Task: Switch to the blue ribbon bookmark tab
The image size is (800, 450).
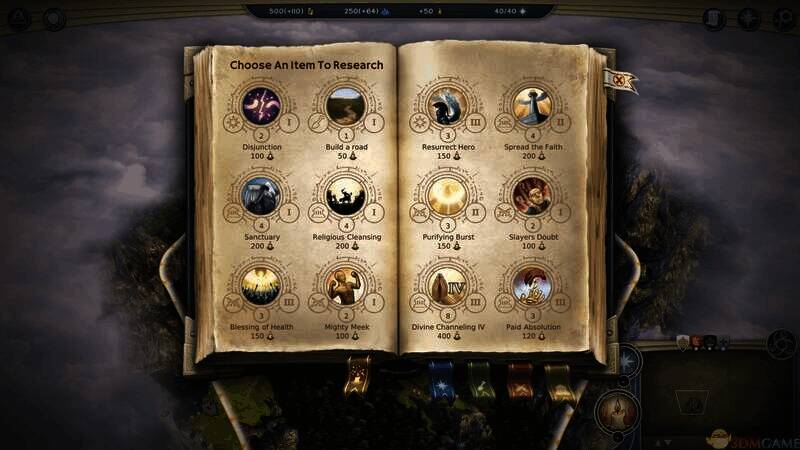Action: tap(440, 380)
